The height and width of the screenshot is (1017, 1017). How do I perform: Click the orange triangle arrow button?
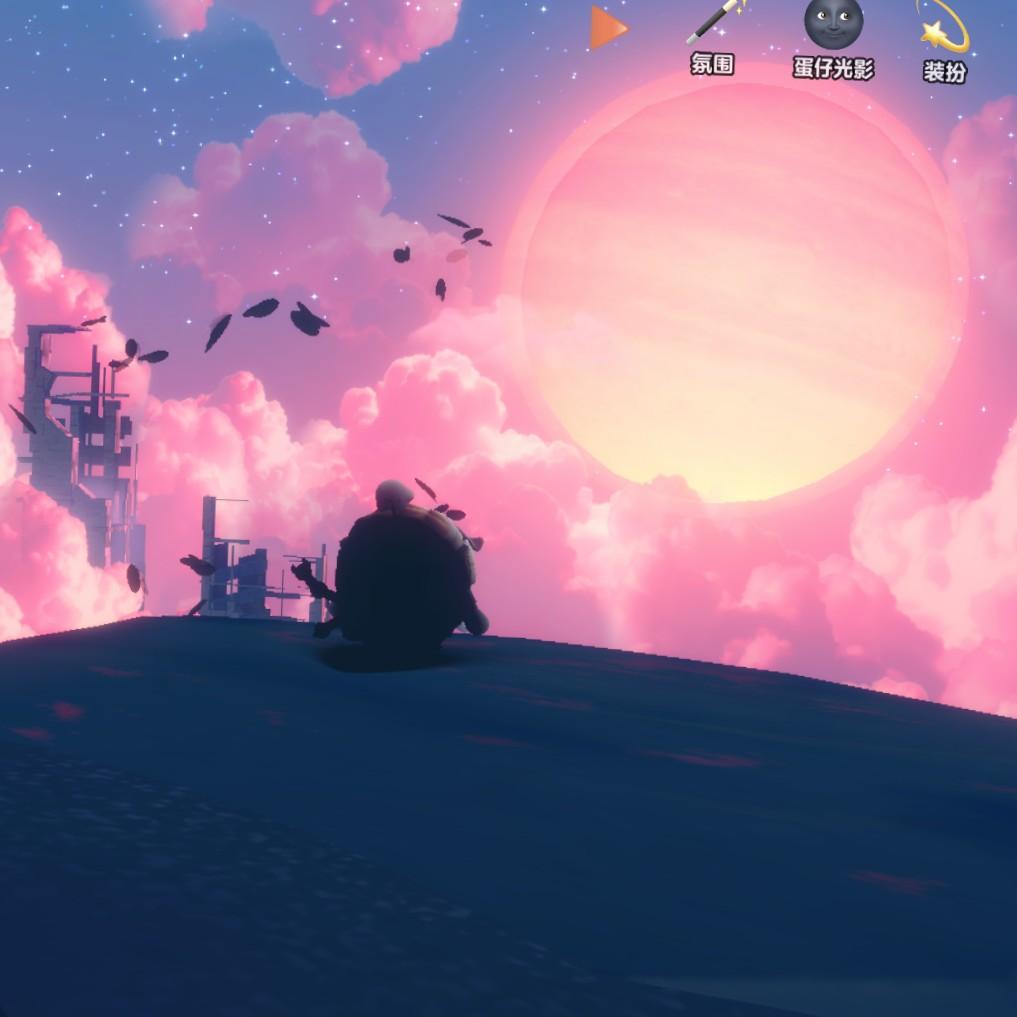coord(607,28)
